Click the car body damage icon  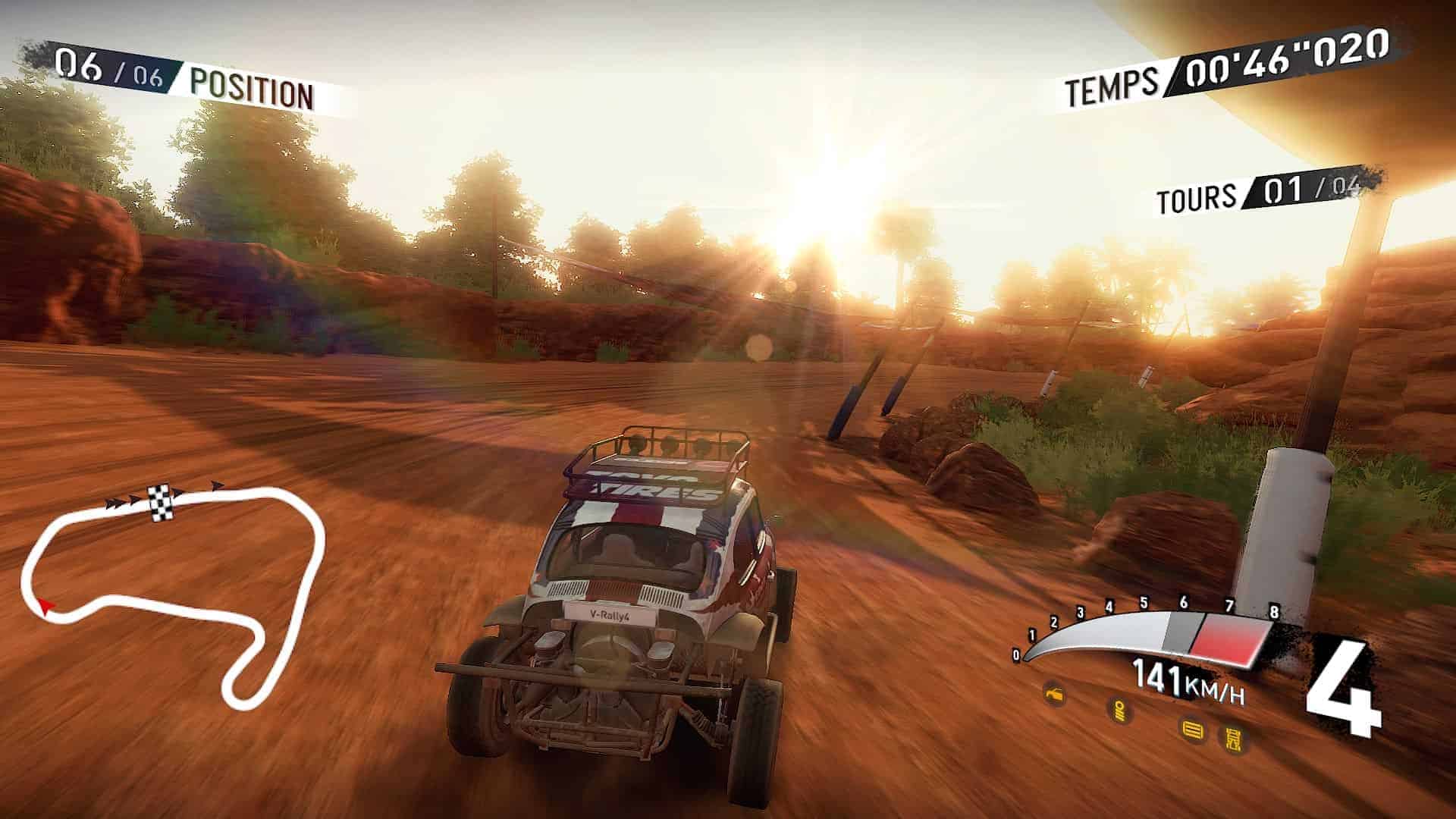1054,693
